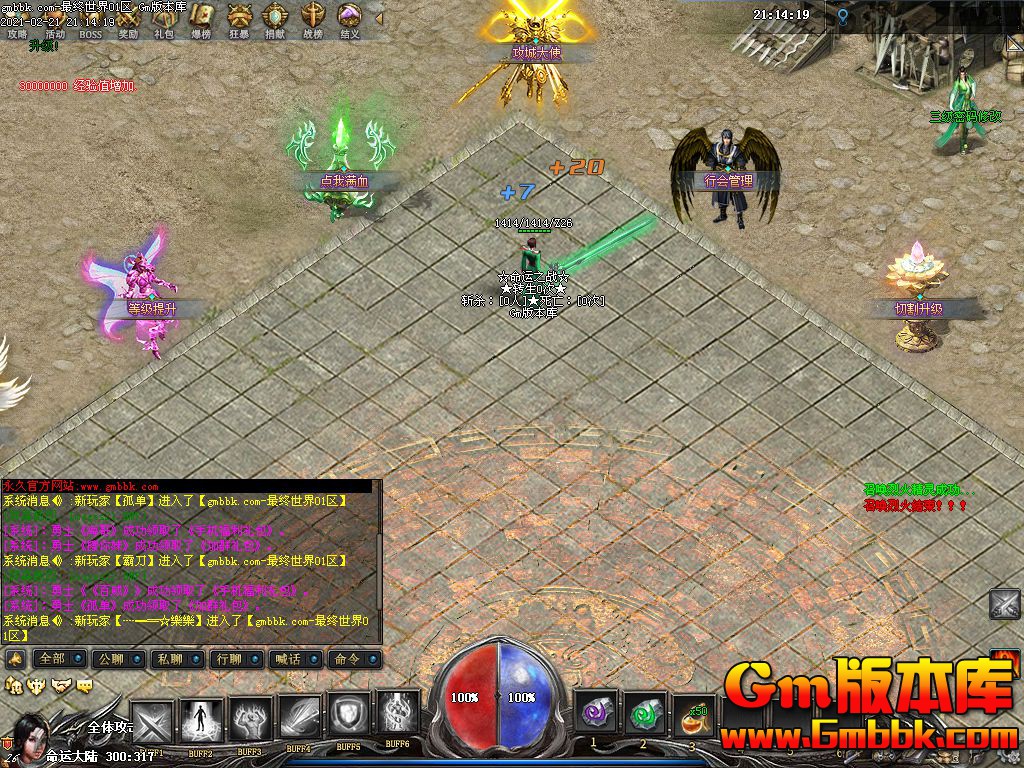Open the 命令 command tab
The width and height of the screenshot is (1024, 768).
pos(355,659)
